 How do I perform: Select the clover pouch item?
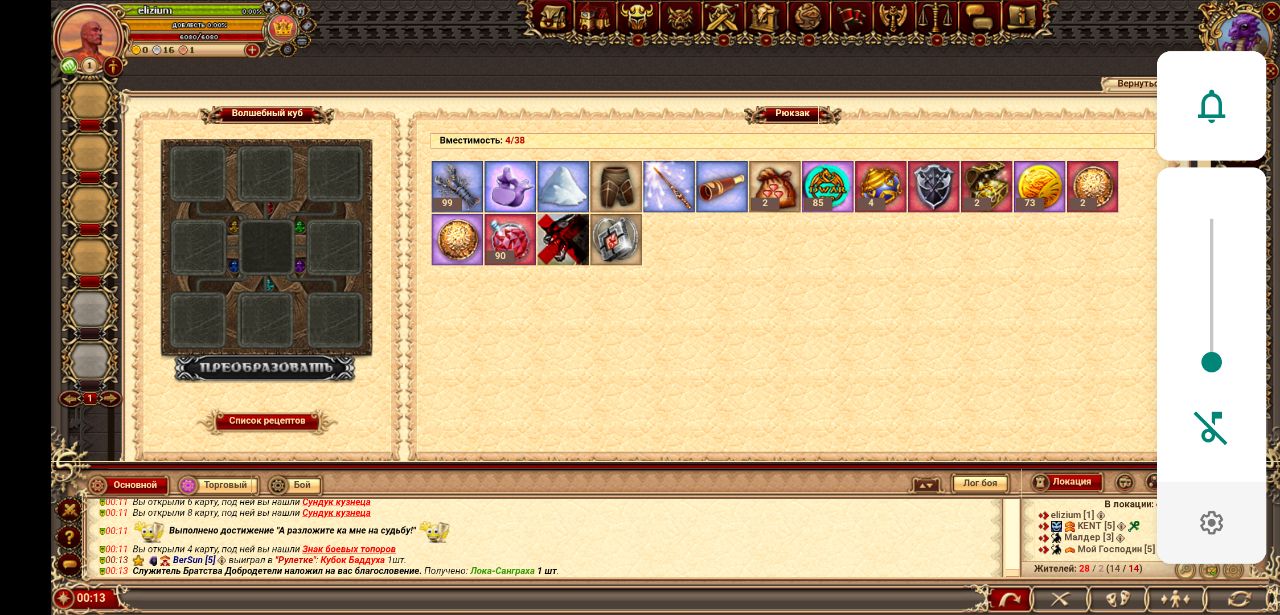775,187
